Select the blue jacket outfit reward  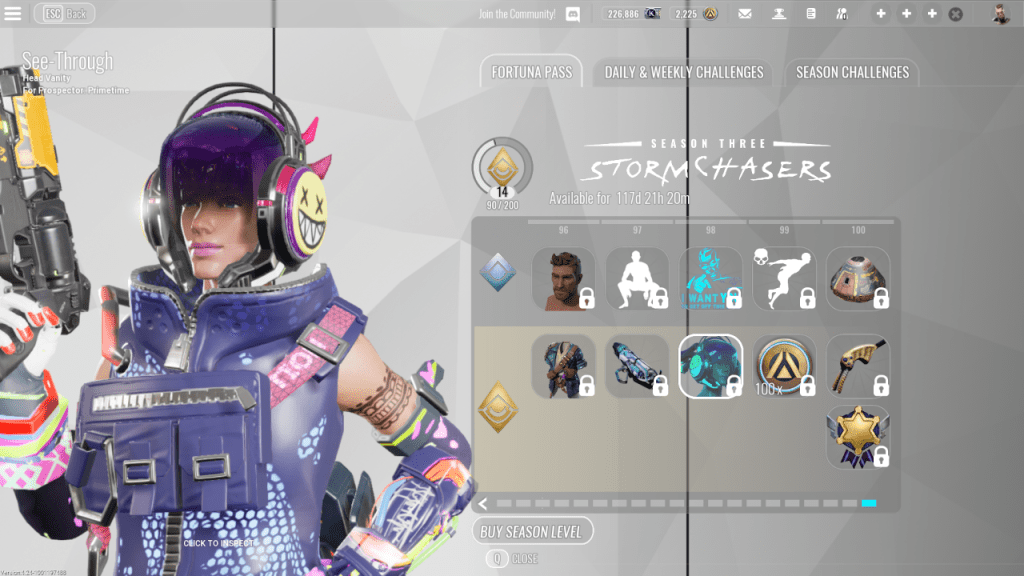pos(563,366)
